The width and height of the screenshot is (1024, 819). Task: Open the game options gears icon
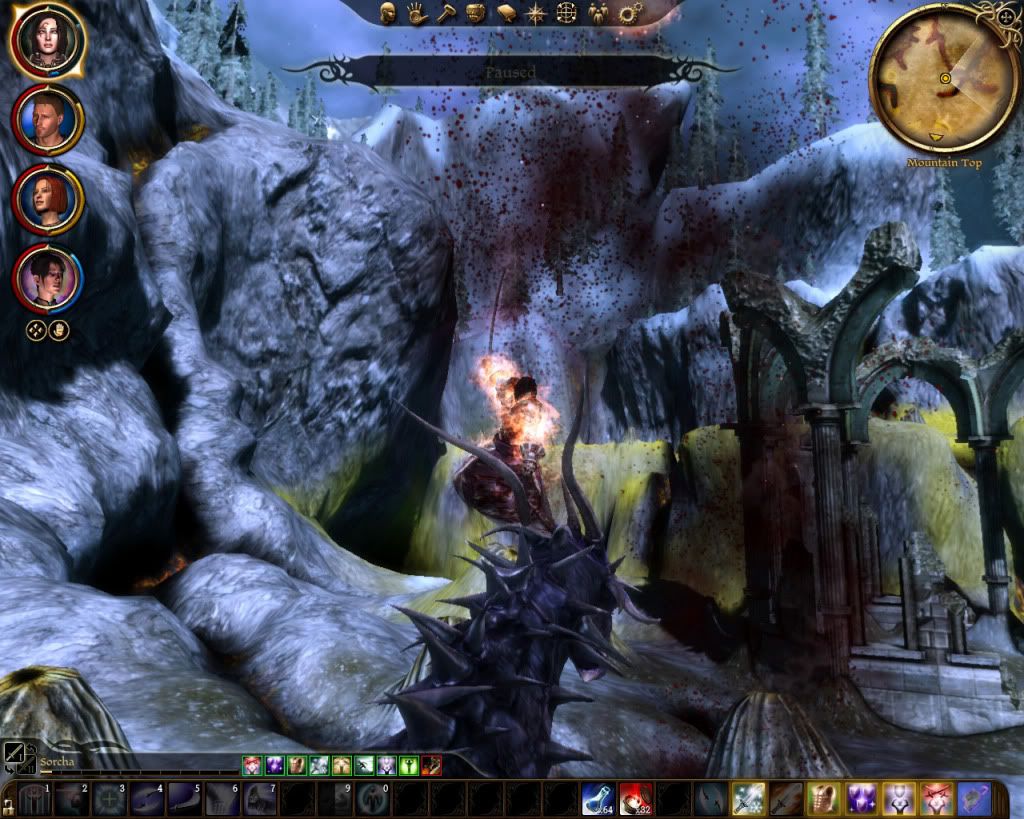pyautogui.click(x=628, y=13)
